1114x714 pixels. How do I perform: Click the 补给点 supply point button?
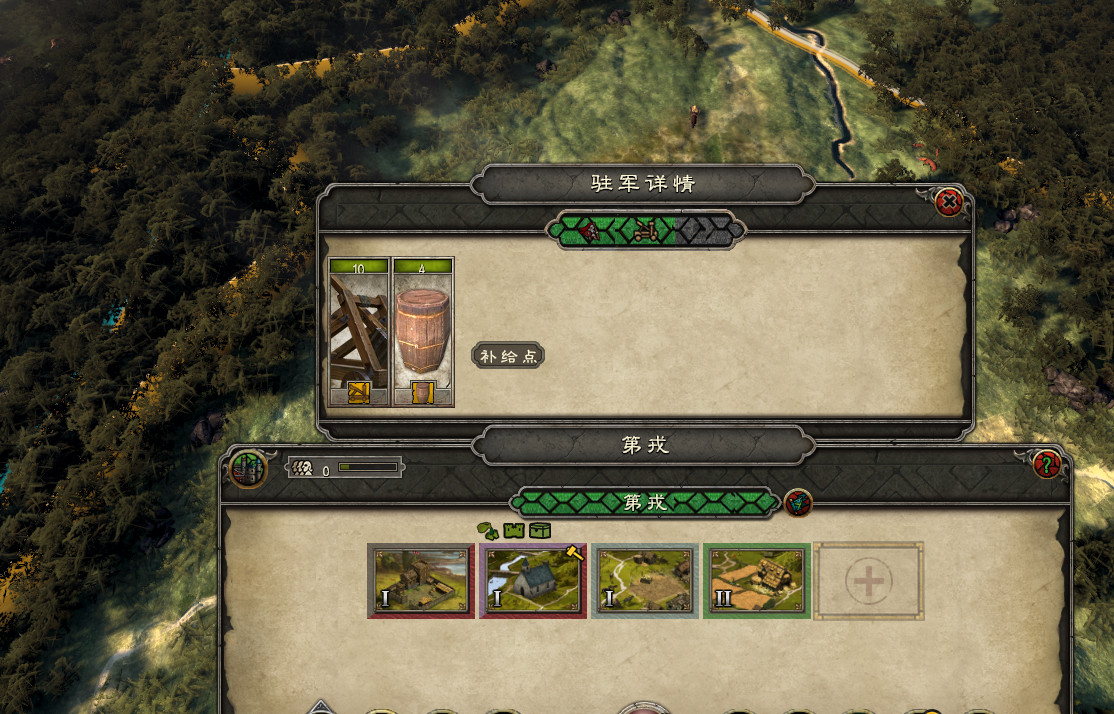[x=508, y=356]
